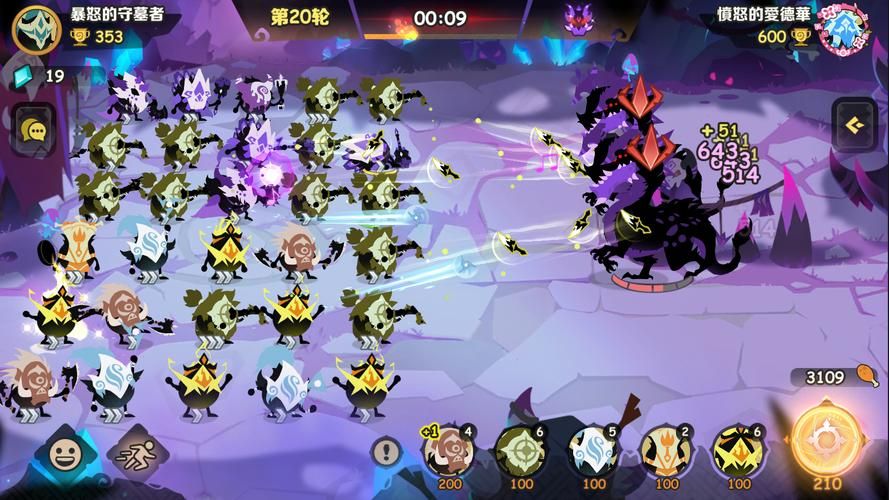The image size is (889, 500).
Task: Summon the 200-cost axe warrior unit
Action: (448, 452)
